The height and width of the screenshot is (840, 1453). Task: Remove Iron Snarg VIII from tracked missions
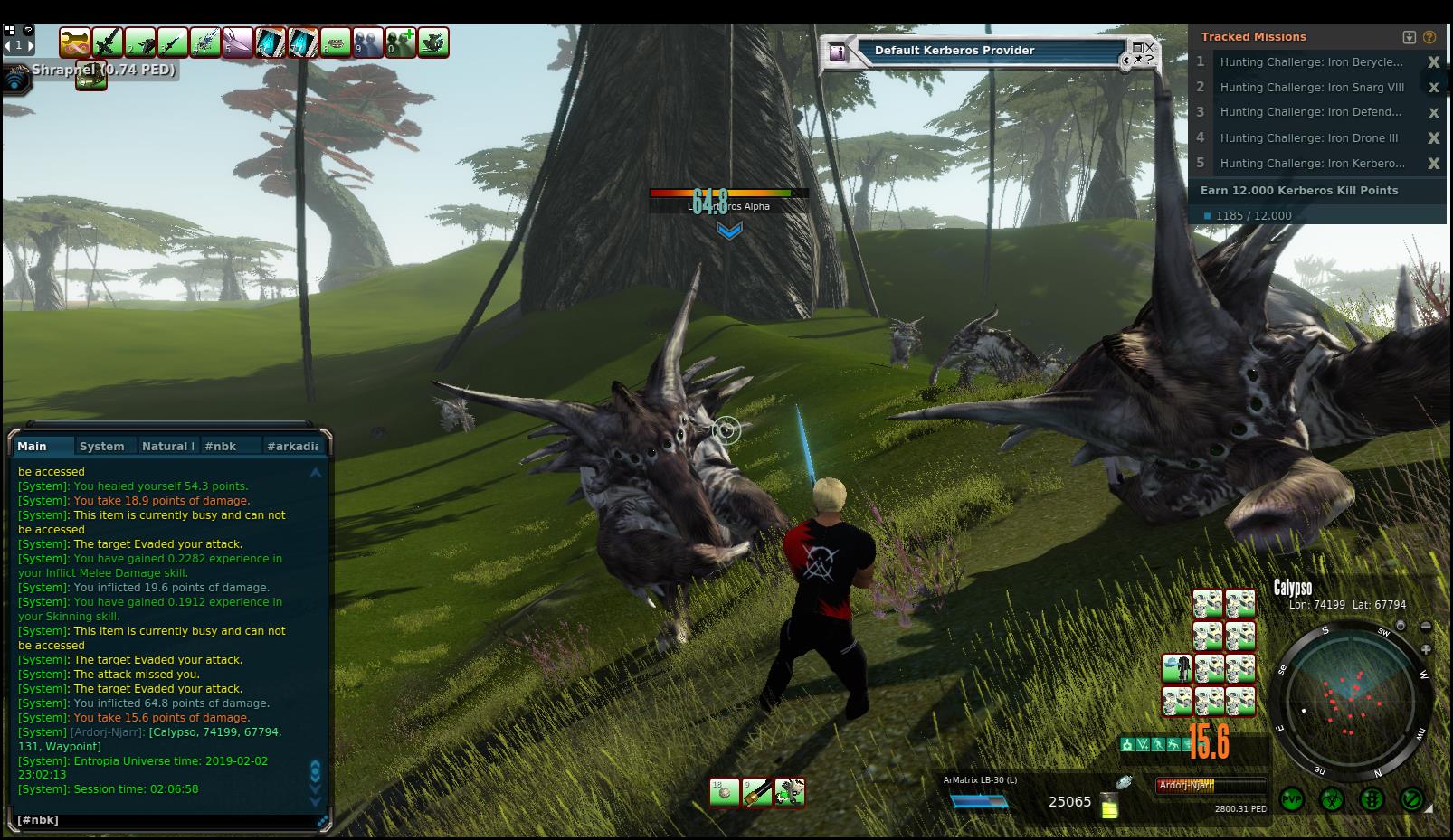1433,88
